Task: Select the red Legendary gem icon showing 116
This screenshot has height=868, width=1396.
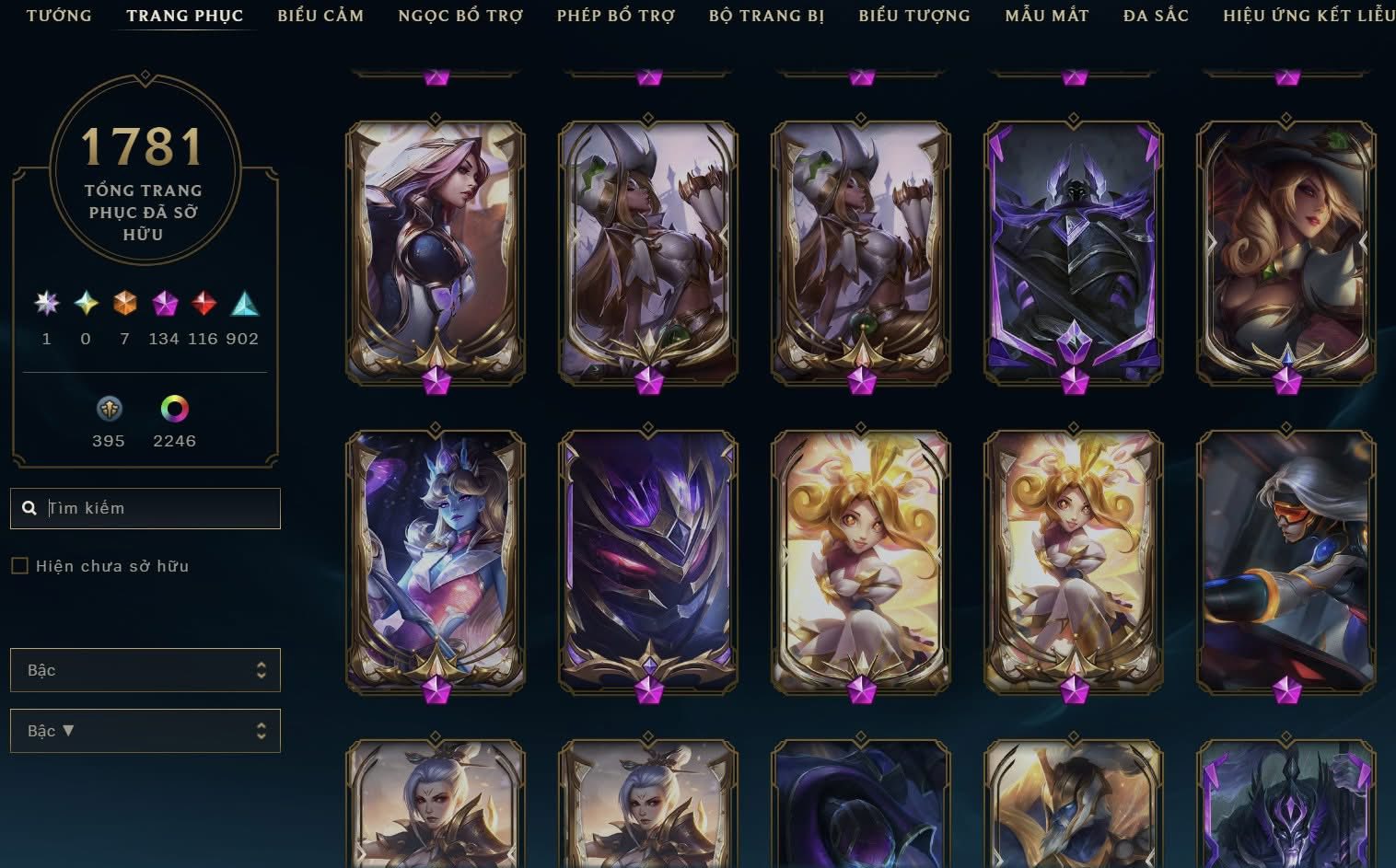Action: pyautogui.click(x=203, y=304)
